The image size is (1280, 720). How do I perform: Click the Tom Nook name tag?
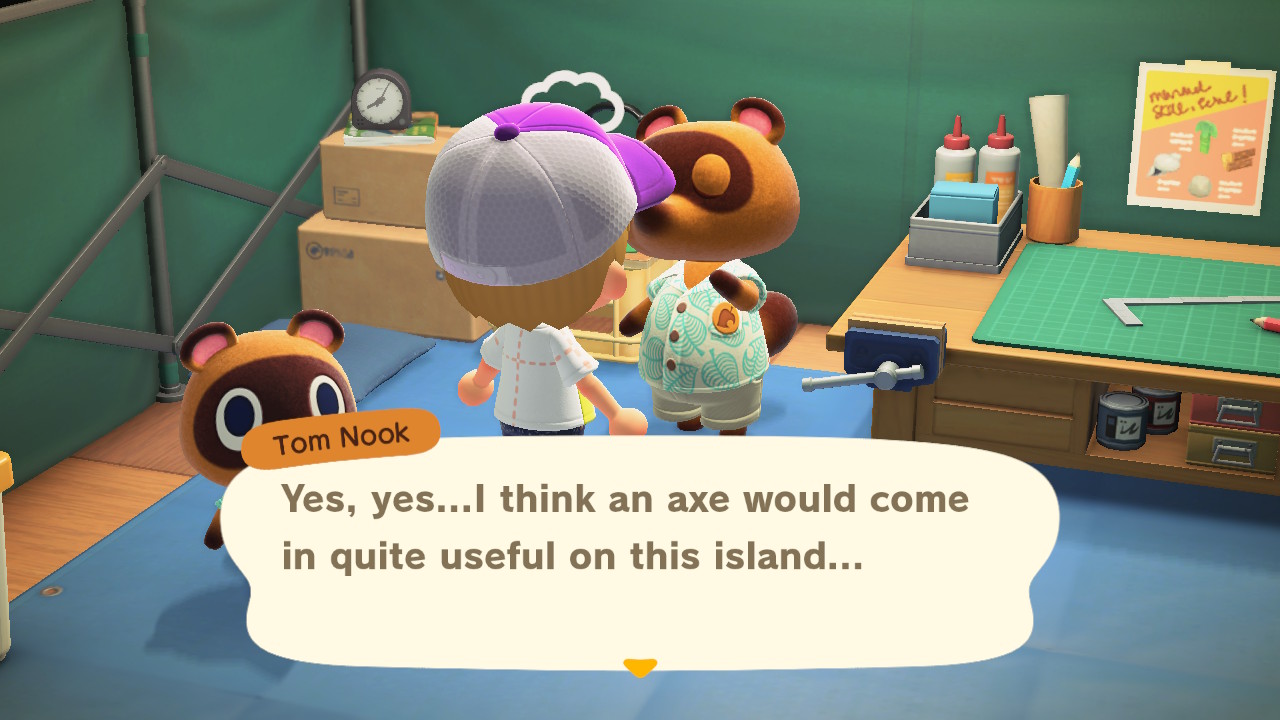point(340,434)
